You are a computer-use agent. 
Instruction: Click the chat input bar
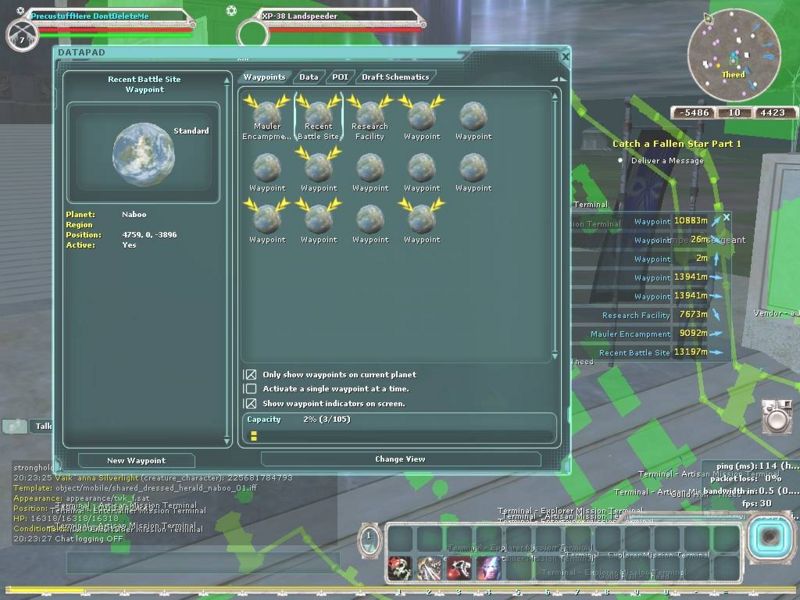(x=210, y=561)
